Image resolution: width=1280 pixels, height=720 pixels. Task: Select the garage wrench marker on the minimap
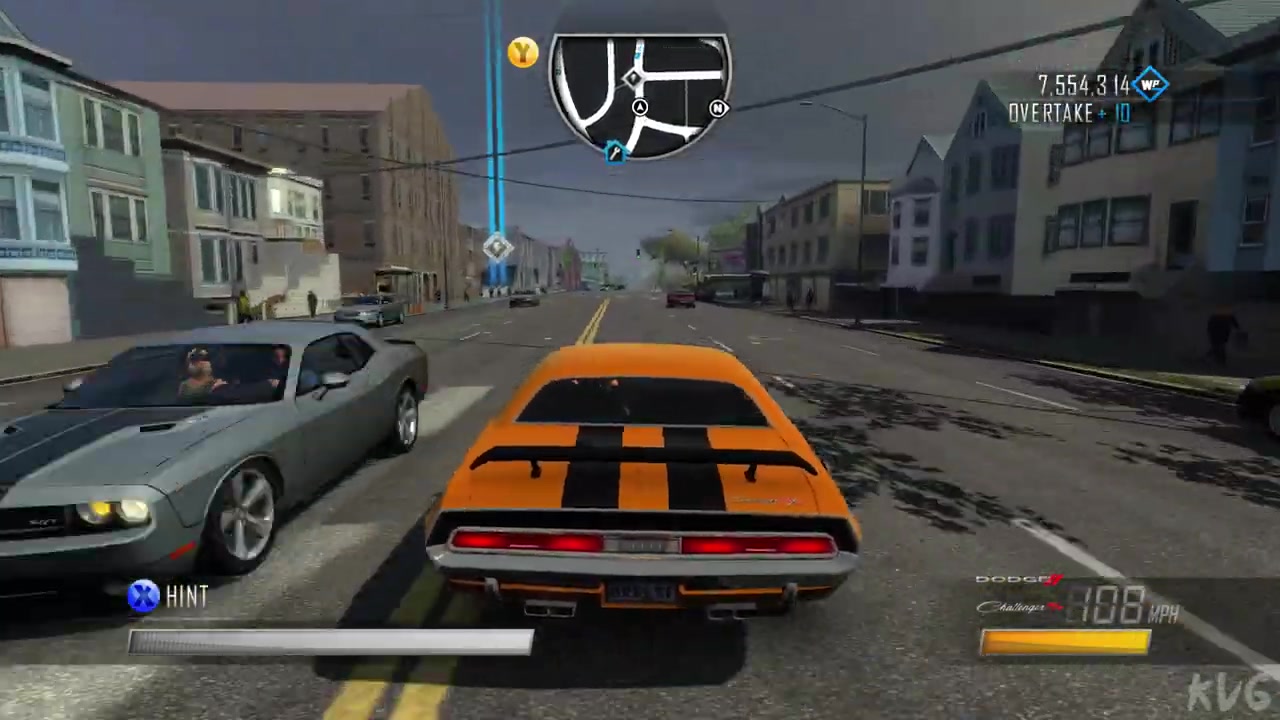[615, 151]
